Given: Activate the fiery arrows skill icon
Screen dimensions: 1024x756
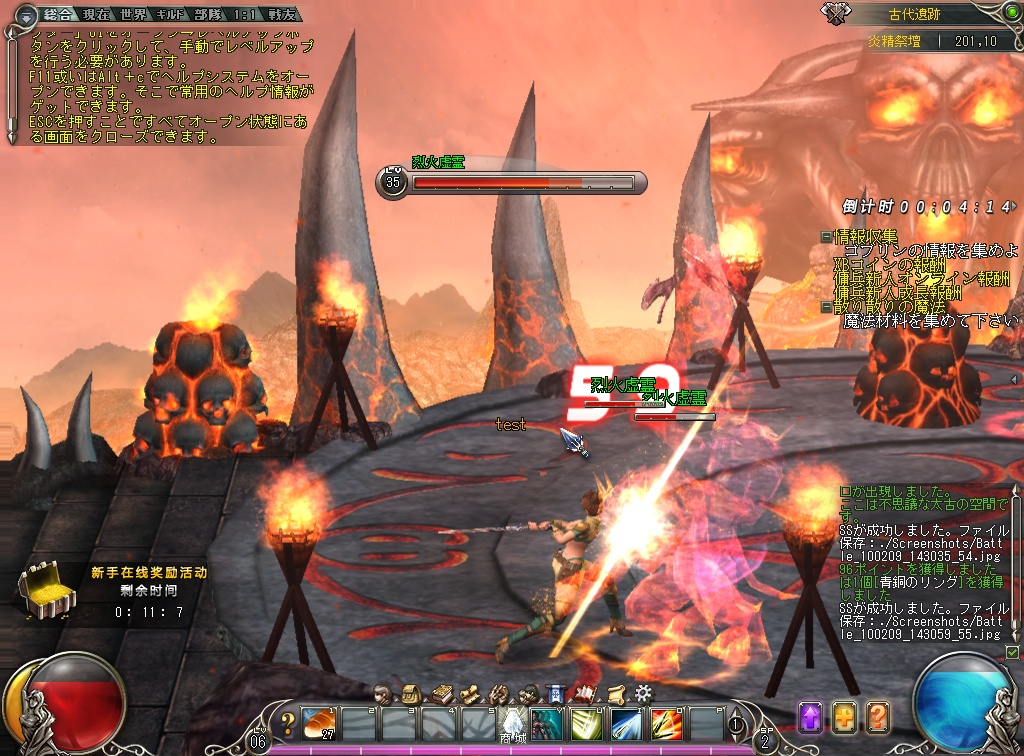Looking at the screenshot, I should coord(666,722).
